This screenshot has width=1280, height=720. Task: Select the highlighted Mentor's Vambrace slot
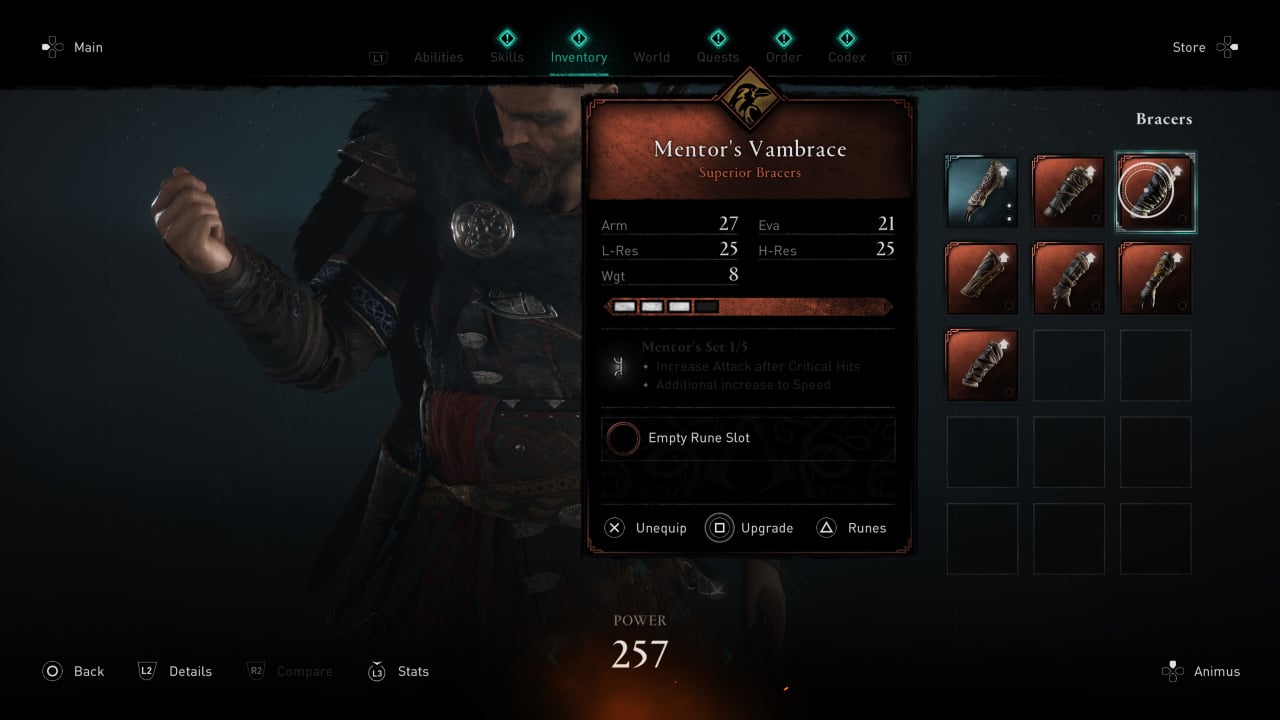[1155, 192]
